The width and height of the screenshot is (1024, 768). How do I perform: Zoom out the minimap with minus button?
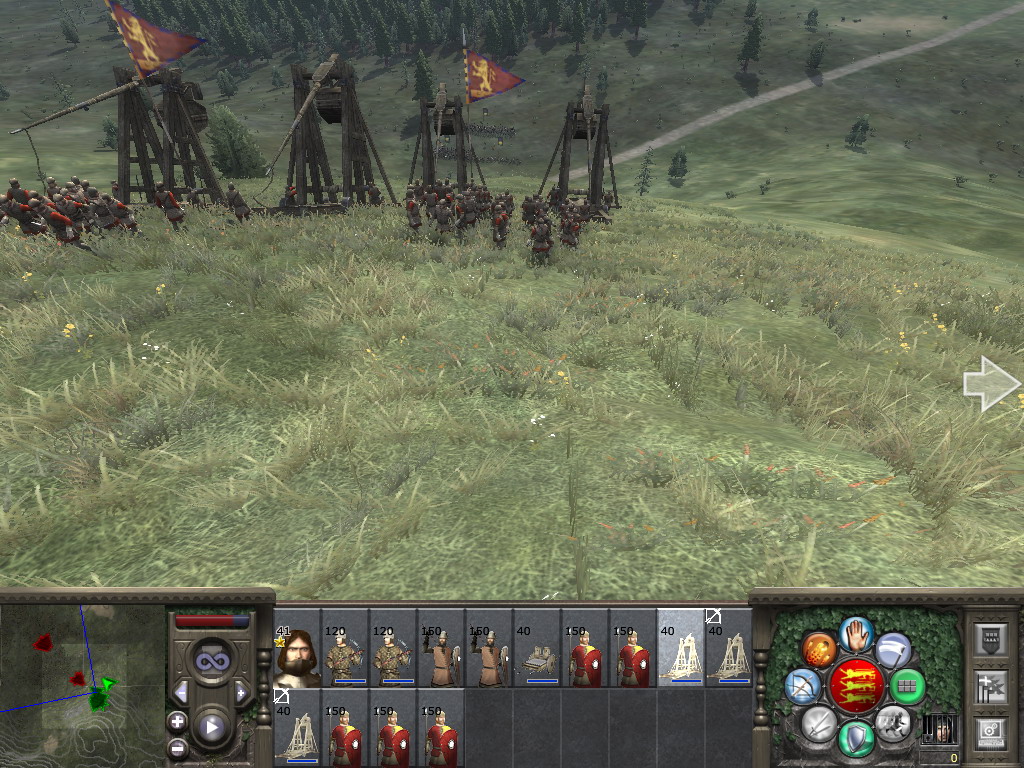[x=177, y=746]
